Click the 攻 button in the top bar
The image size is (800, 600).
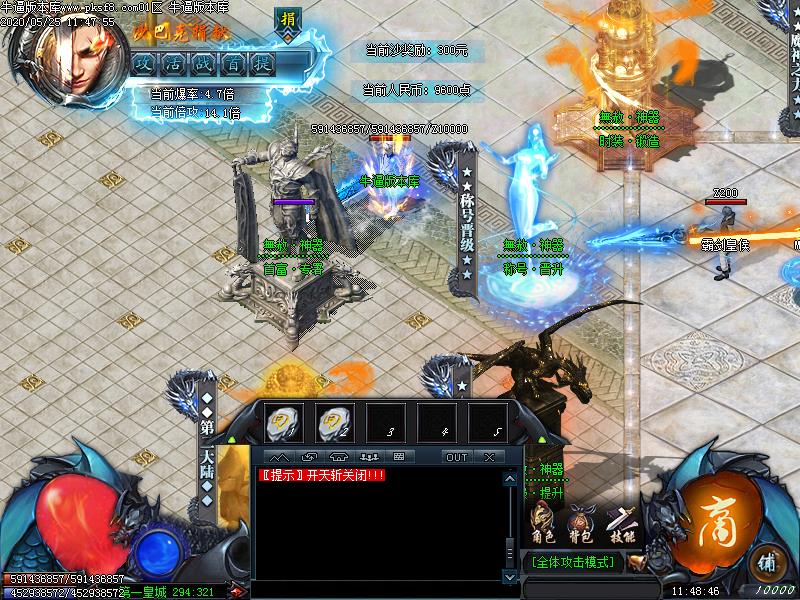143,62
